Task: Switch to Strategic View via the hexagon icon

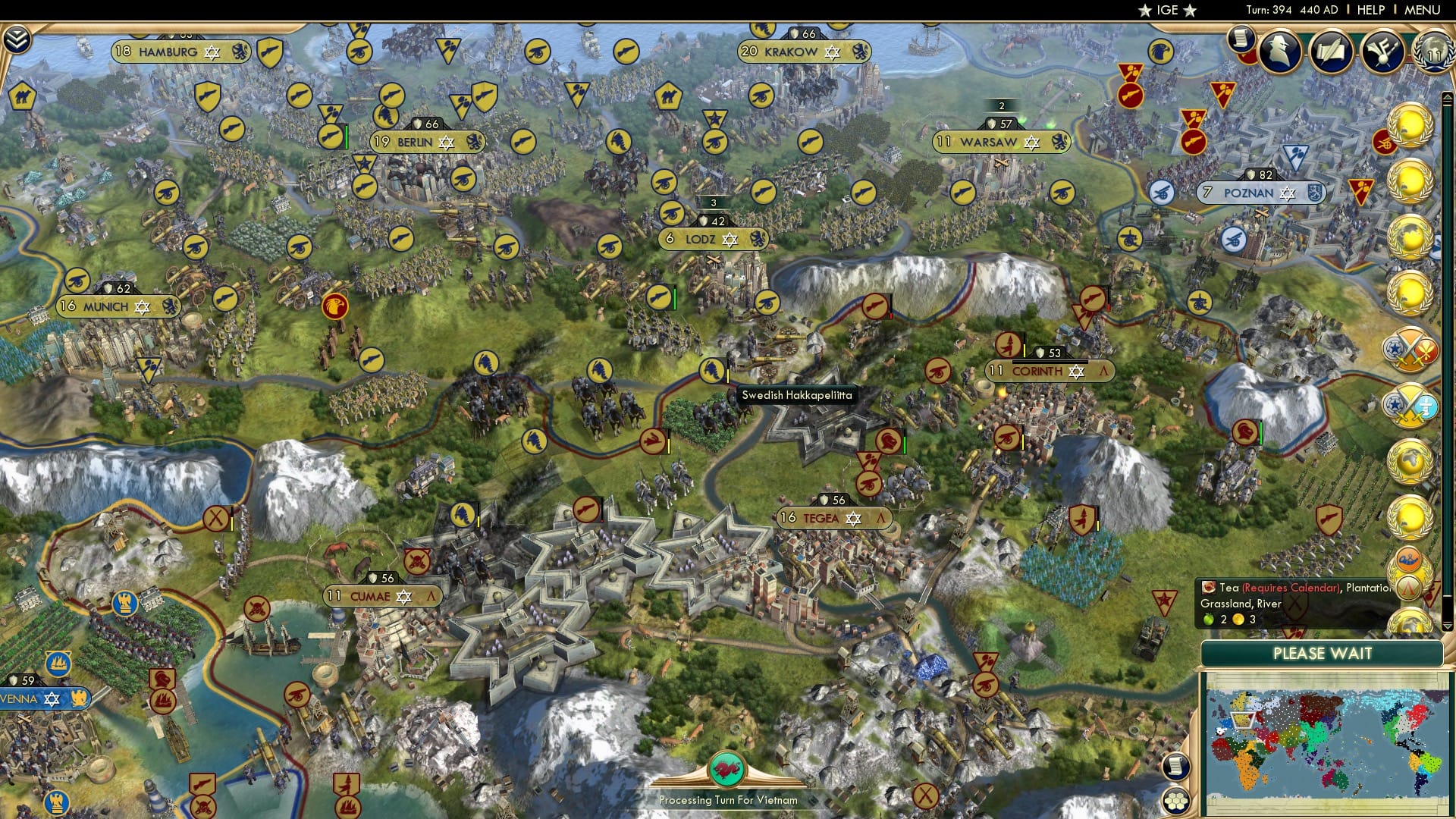Action: click(1176, 801)
